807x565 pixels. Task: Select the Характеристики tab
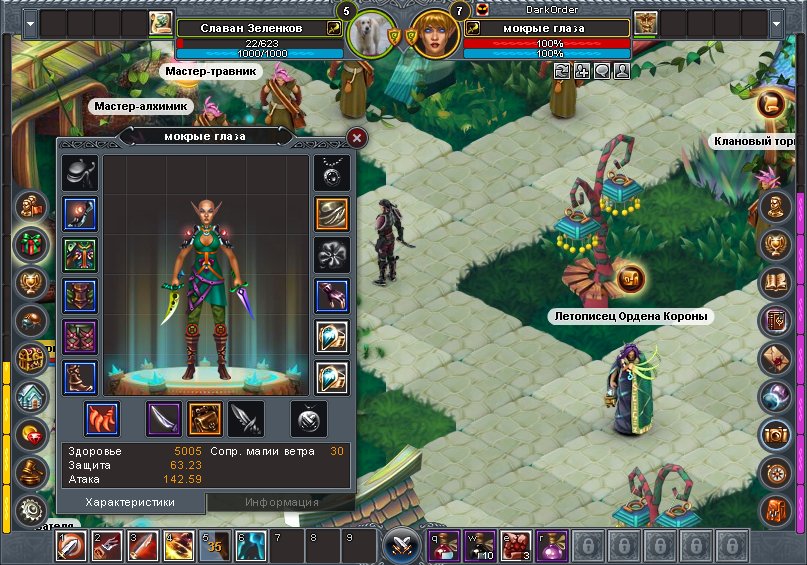130,502
